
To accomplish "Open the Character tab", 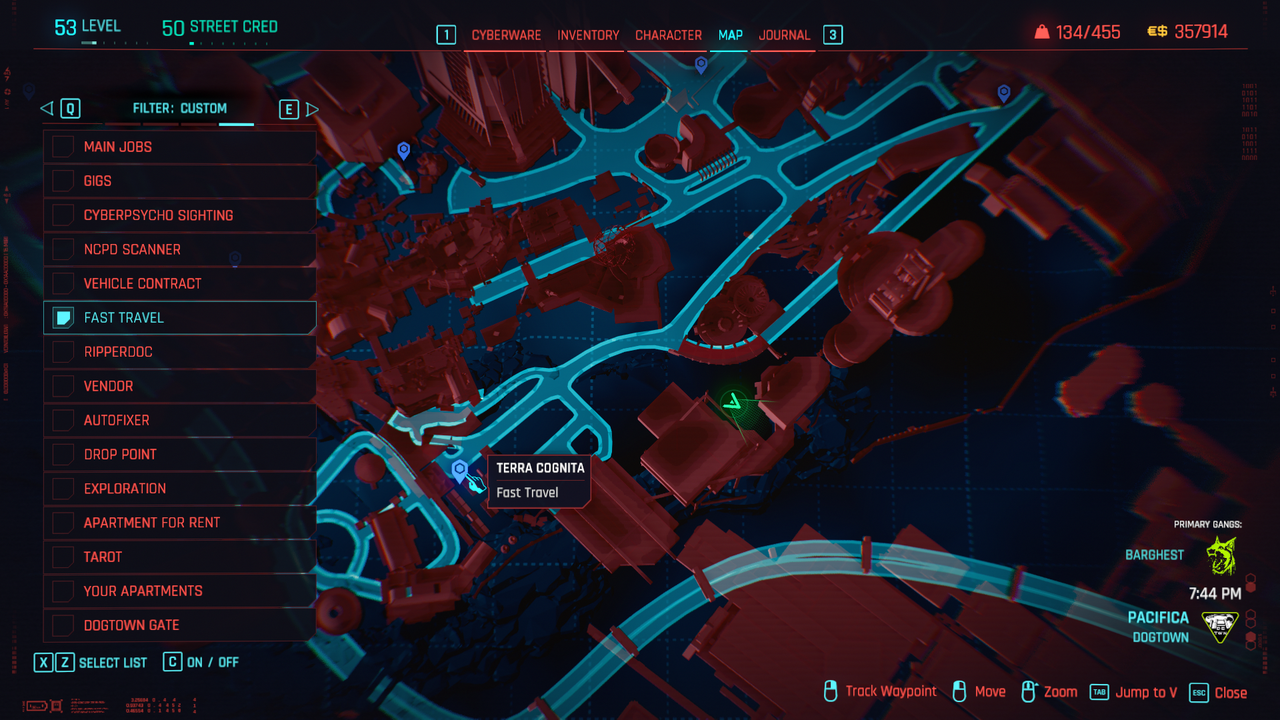I will tap(668, 35).
